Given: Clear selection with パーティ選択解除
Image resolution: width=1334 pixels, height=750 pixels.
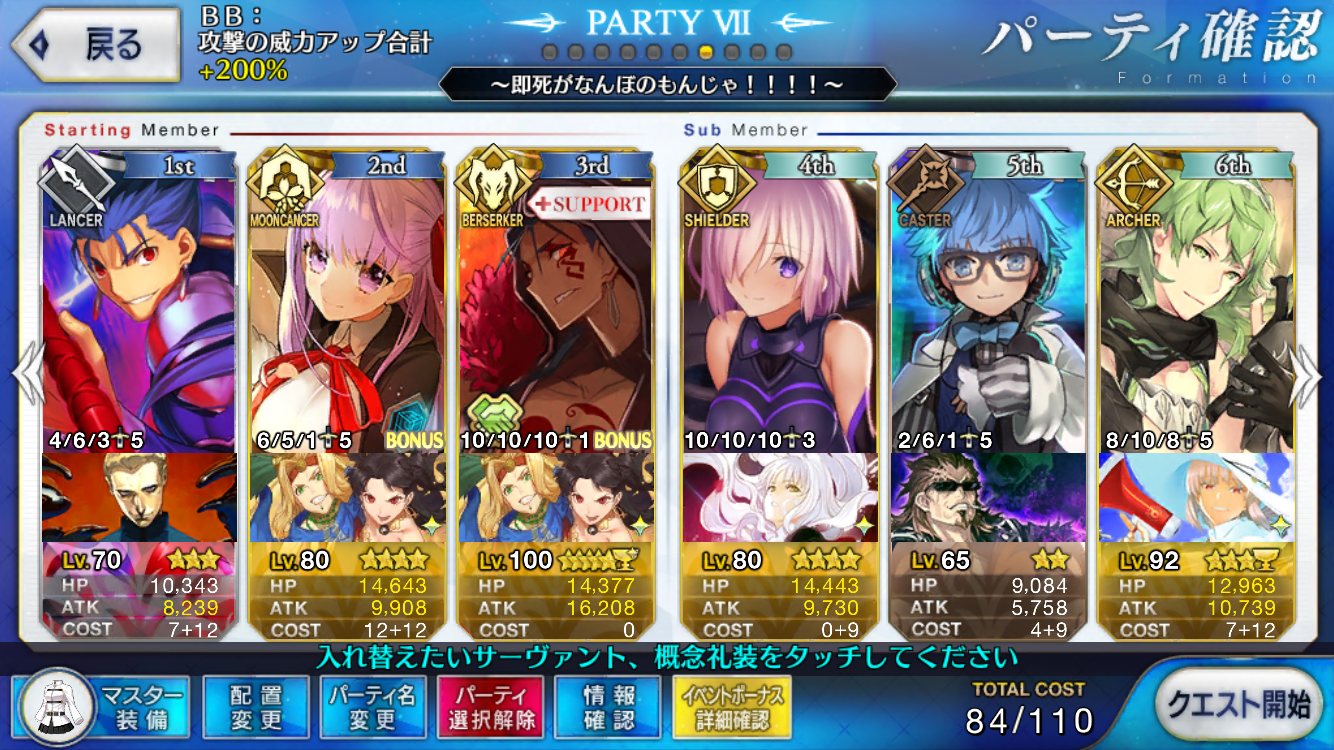Looking at the screenshot, I should tap(490, 706).
